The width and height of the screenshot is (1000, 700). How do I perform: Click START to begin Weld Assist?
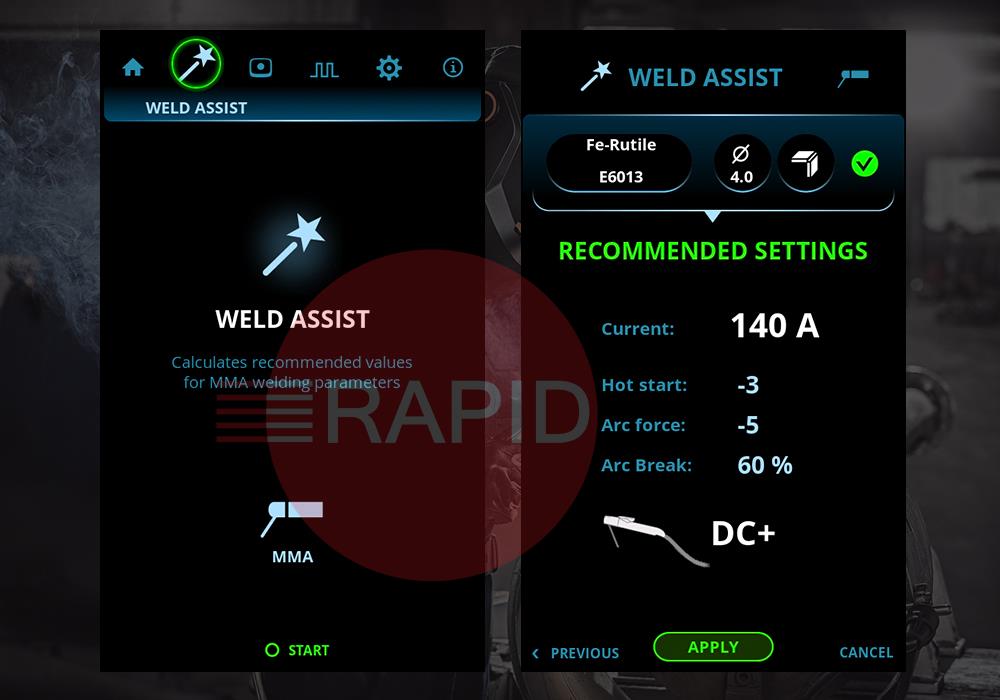[x=297, y=650]
